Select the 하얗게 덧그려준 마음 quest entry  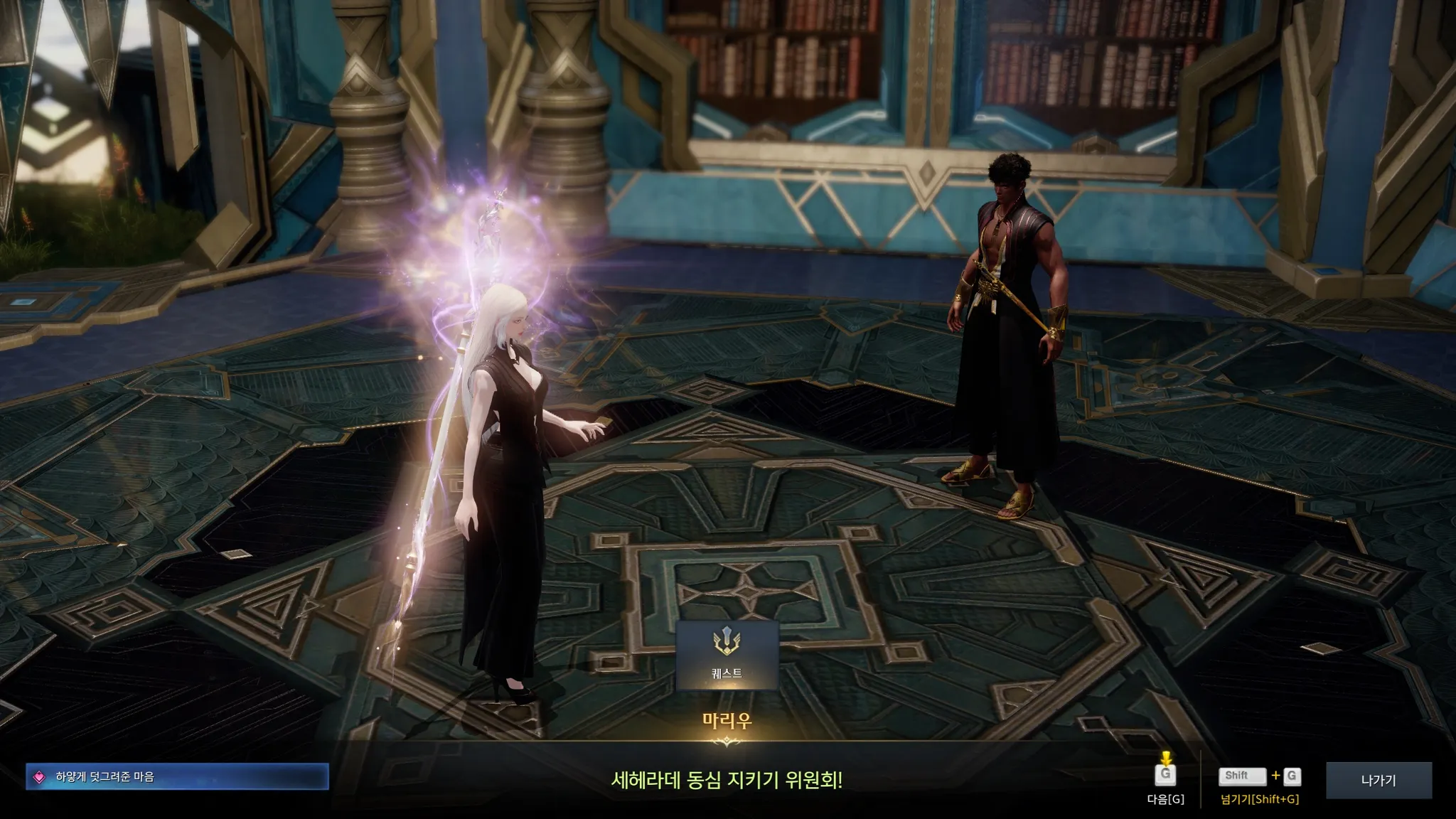click(x=177, y=777)
